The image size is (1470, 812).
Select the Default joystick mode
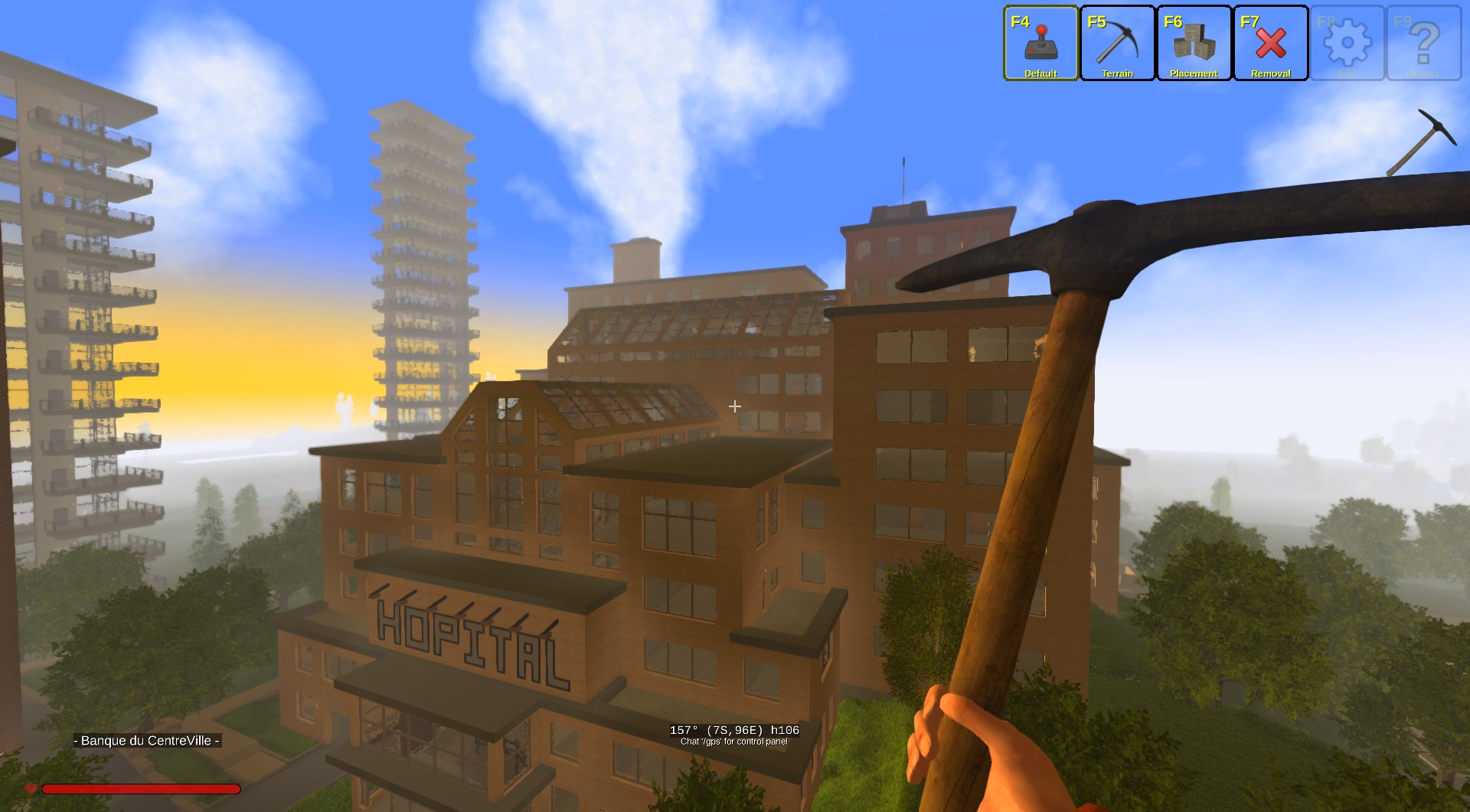click(x=1040, y=44)
